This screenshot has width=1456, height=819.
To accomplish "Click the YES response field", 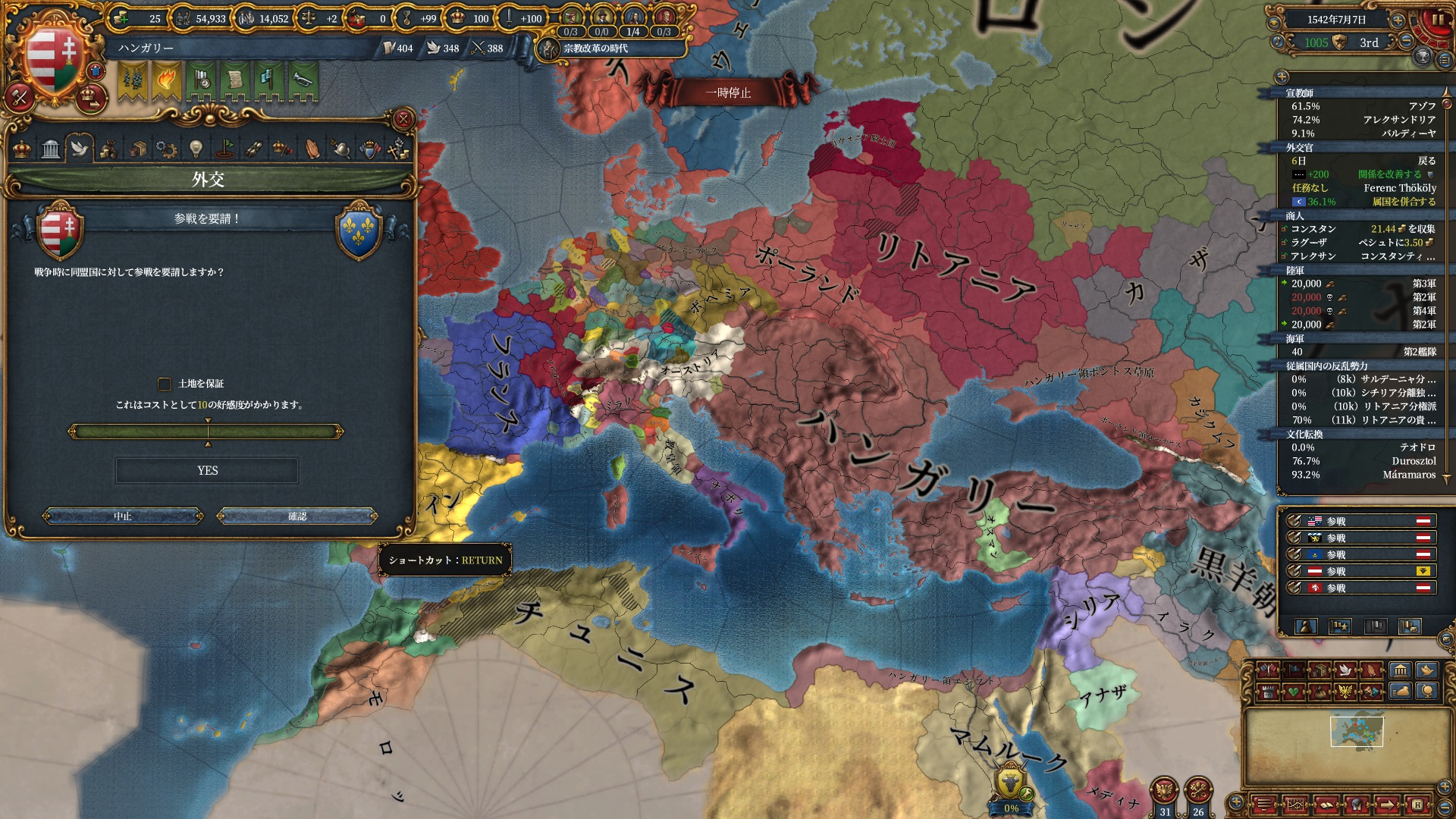I will (x=207, y=471).
